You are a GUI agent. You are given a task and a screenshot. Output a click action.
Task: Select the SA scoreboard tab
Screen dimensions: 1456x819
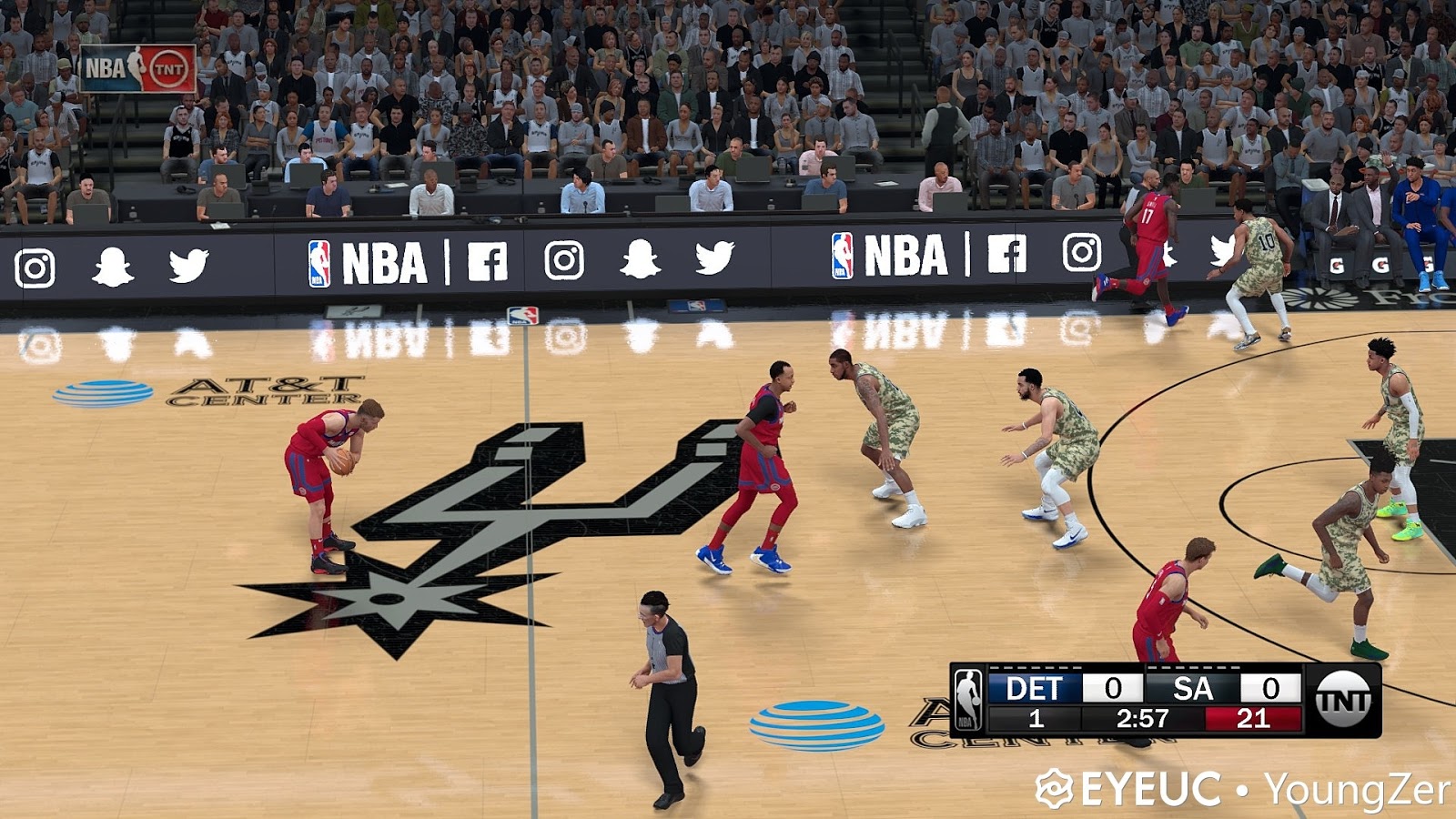1193,686
